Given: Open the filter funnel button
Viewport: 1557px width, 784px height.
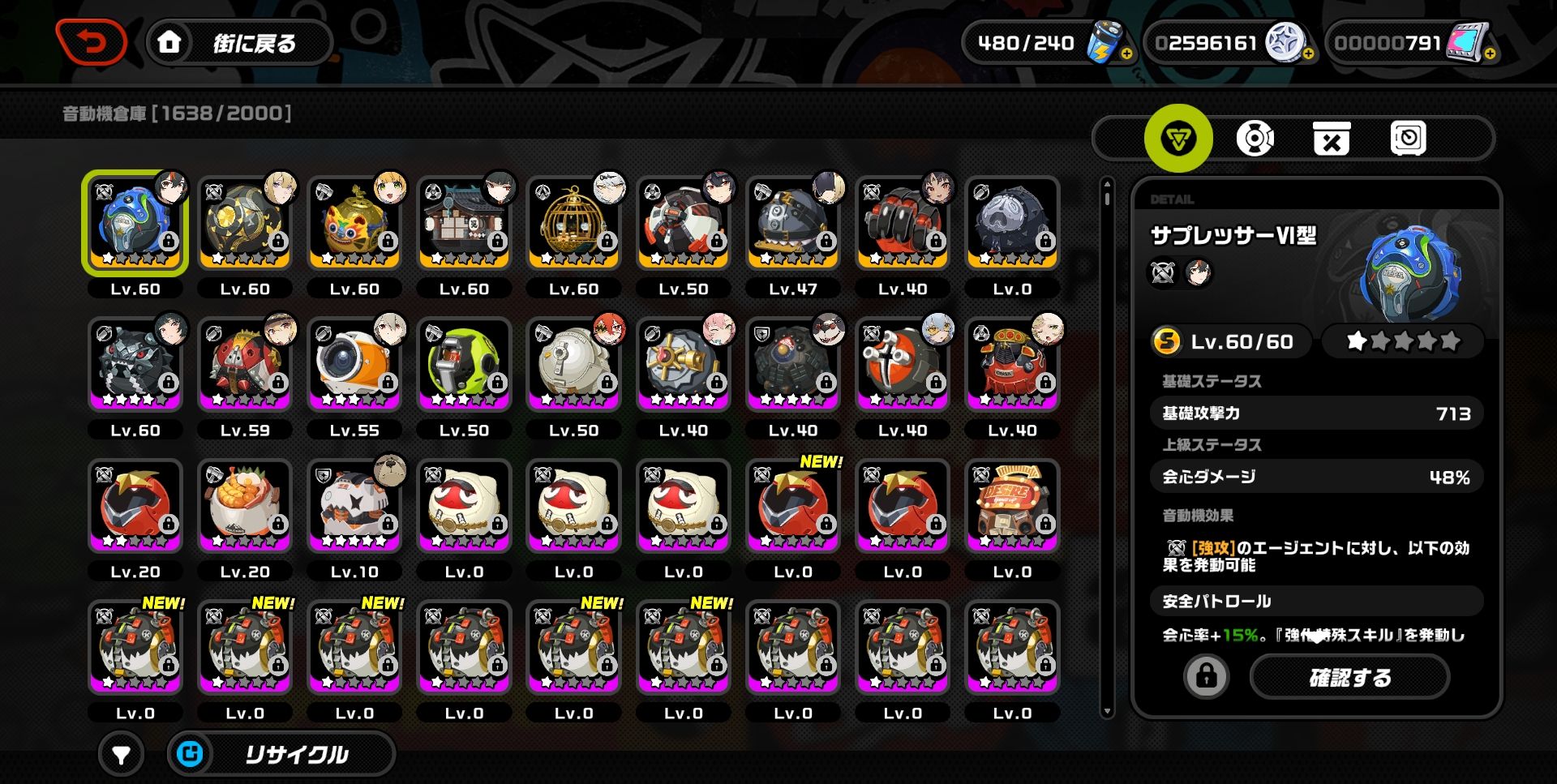Looking at the screenshot, I should click(121, 755).
